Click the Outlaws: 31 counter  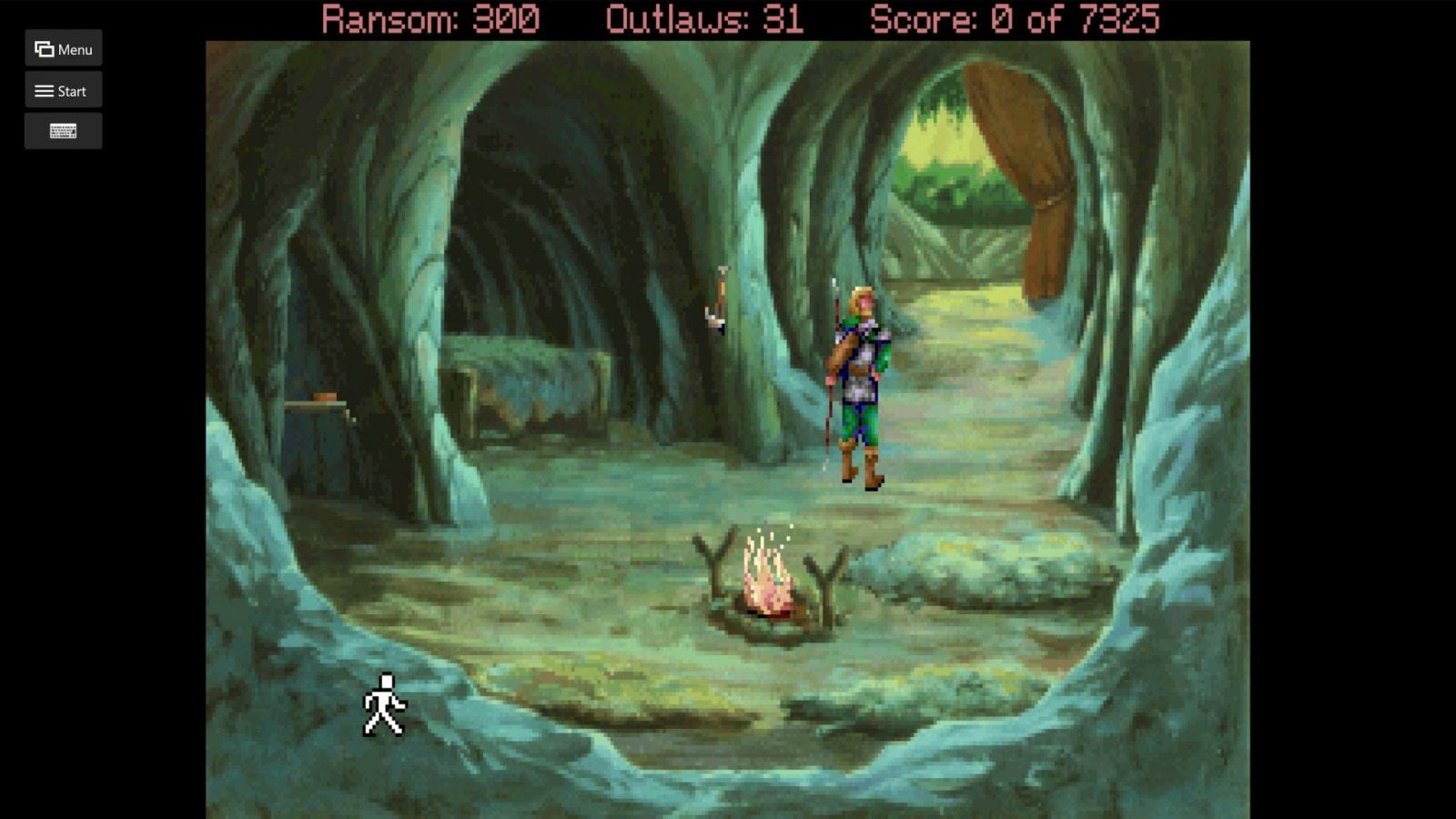coord(704,16)
